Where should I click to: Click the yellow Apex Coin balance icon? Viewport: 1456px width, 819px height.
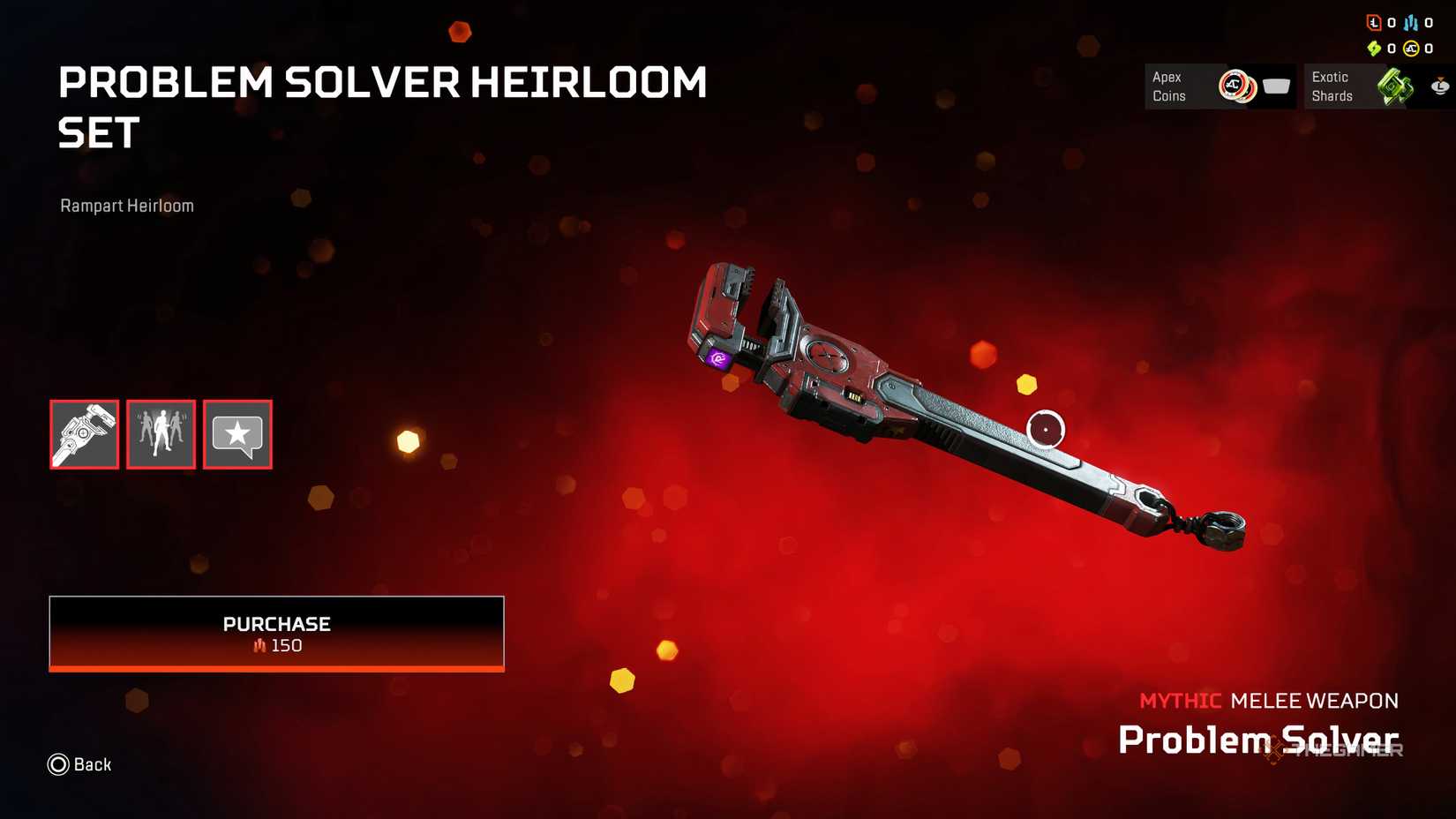coord(1412,49)
